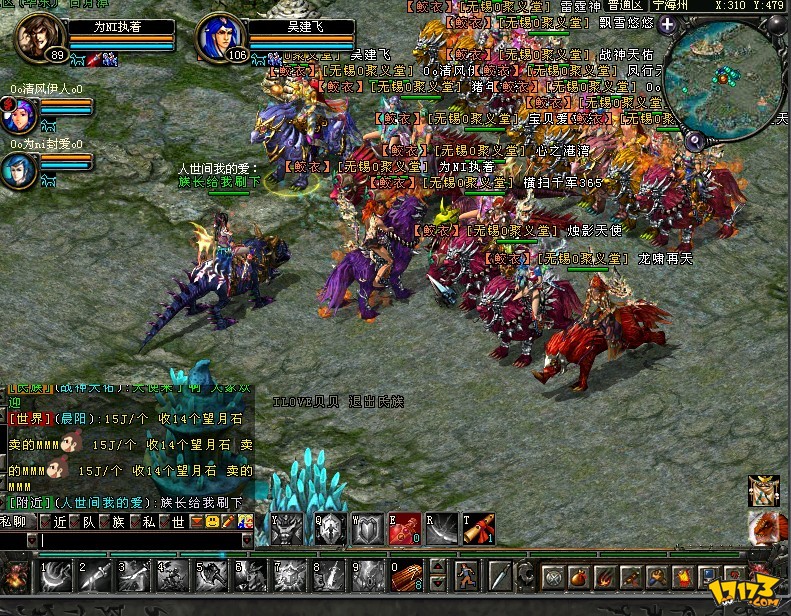Select the target portrait of 吴建飞
Image resolution: width=791 pixels, height=616 pixels.
(222, 39)
